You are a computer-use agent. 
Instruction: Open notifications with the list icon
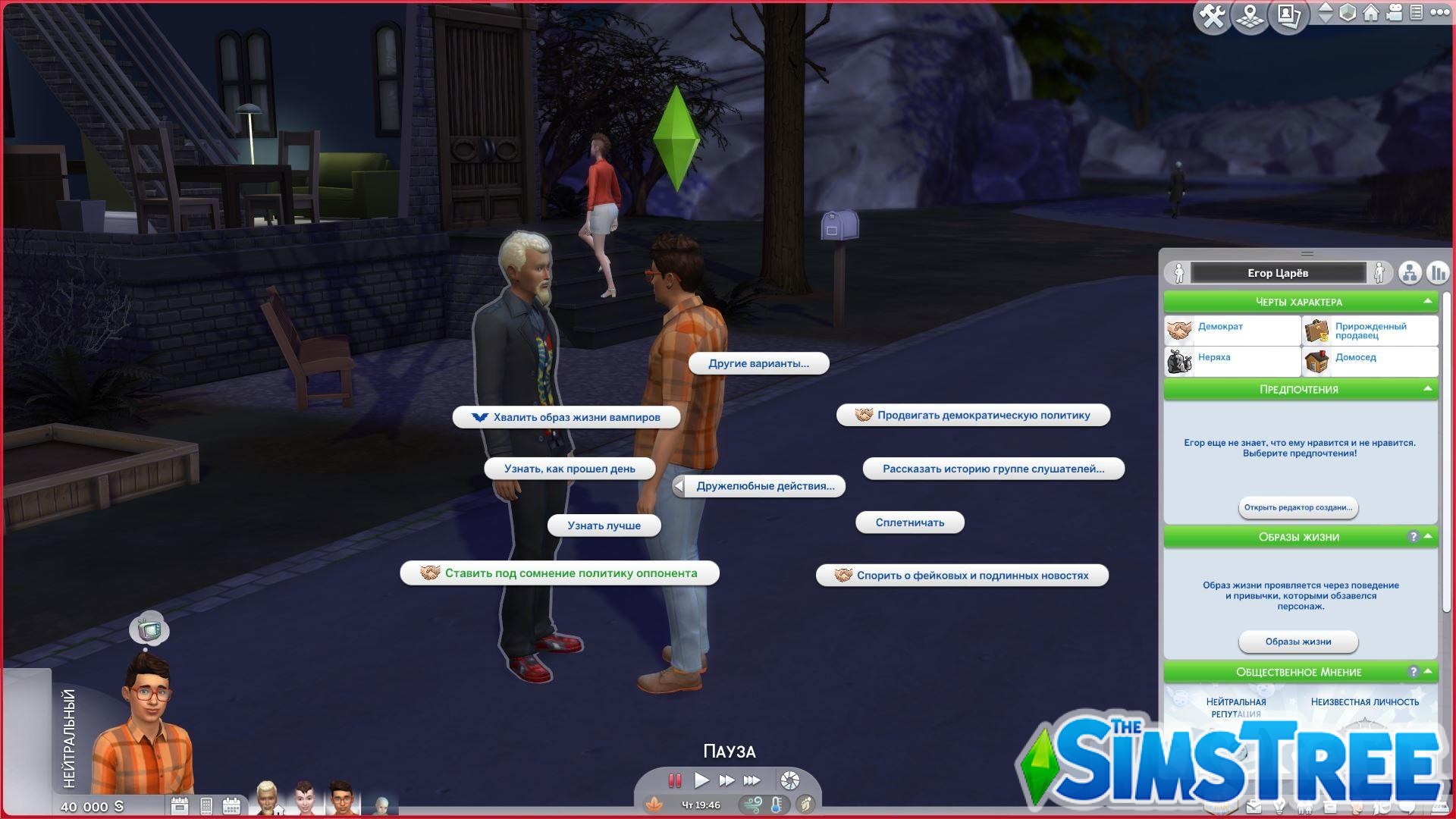pyautogui.click(x=1417, y=13)
